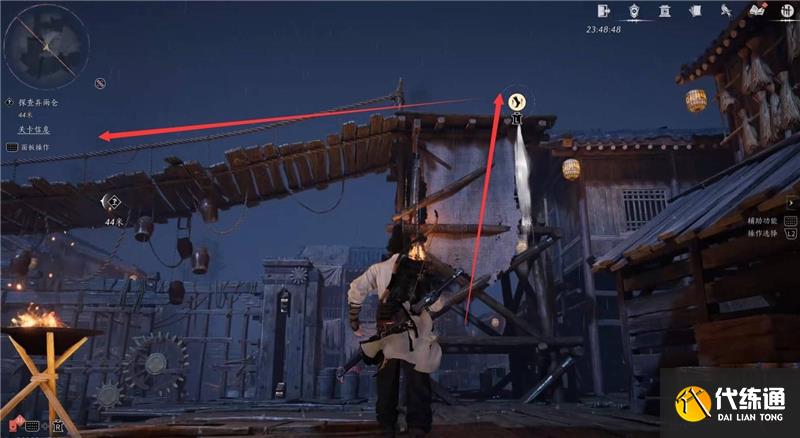Select the 探查兵南仓 quest tracker
Screen dimensions: 800x438
coord(37,102)
